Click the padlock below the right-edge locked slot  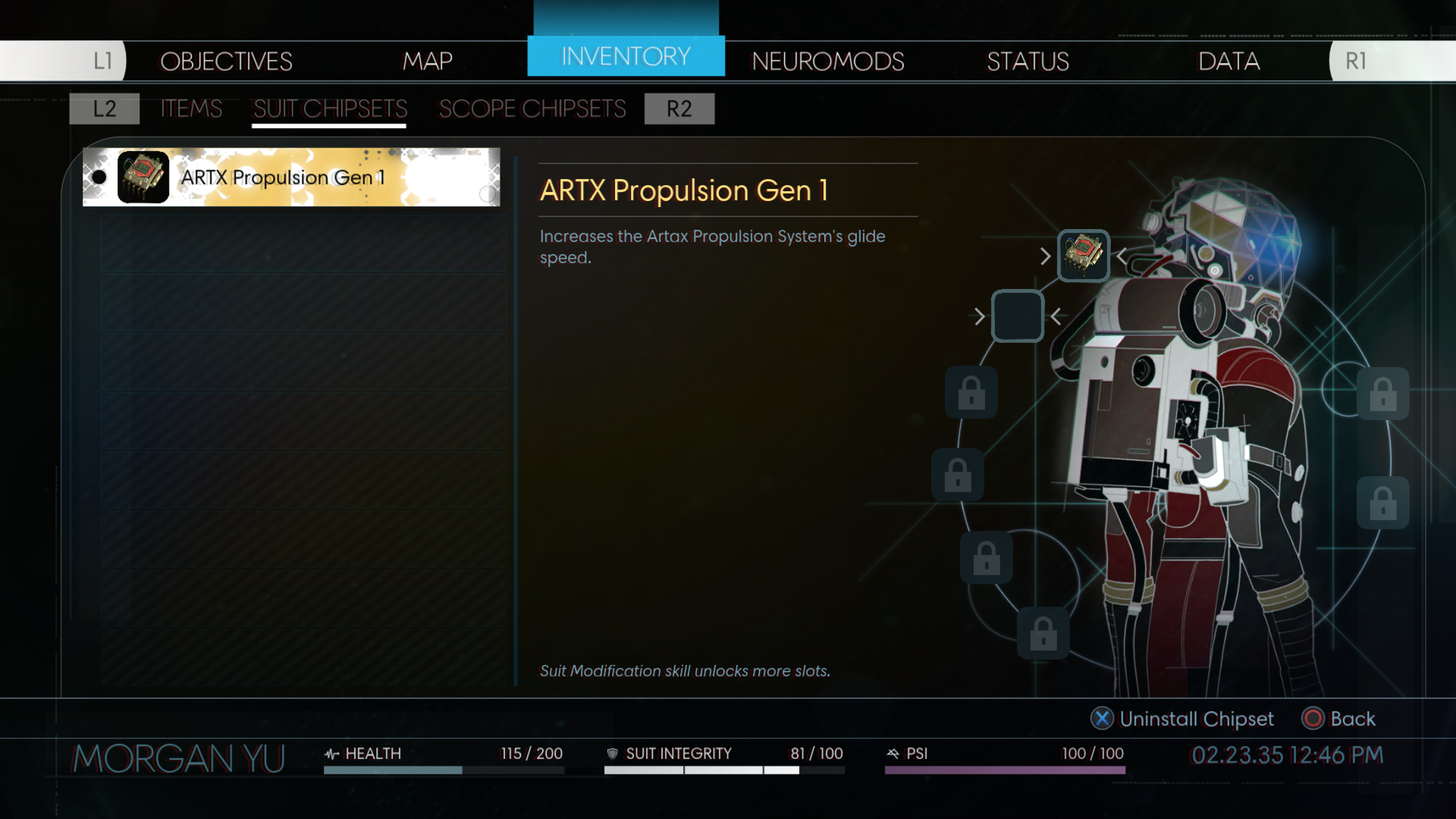[1385, 503]
